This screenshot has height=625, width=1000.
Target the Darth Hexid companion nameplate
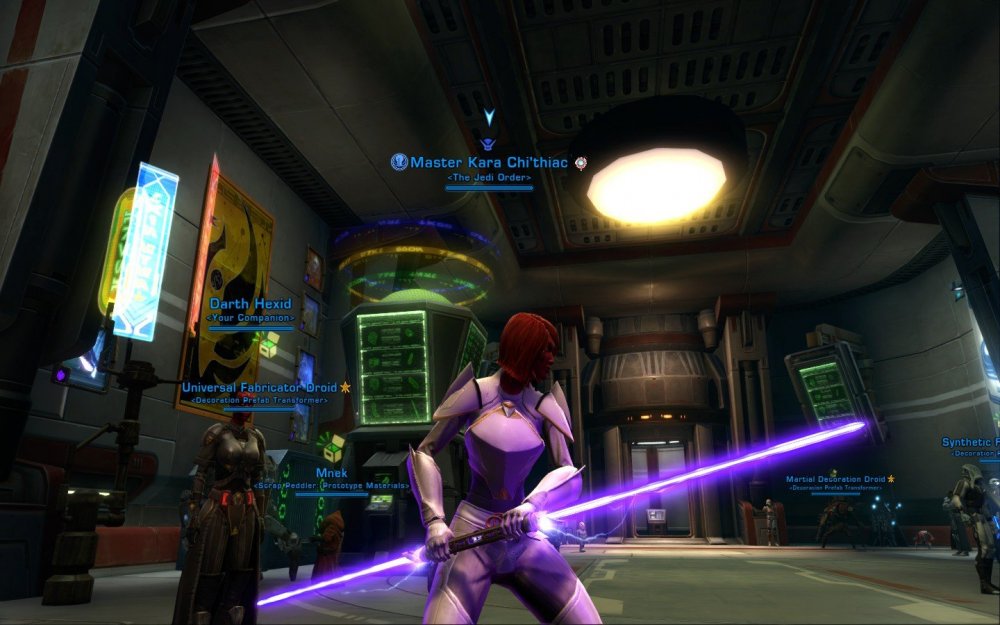(x=251, y=304)
